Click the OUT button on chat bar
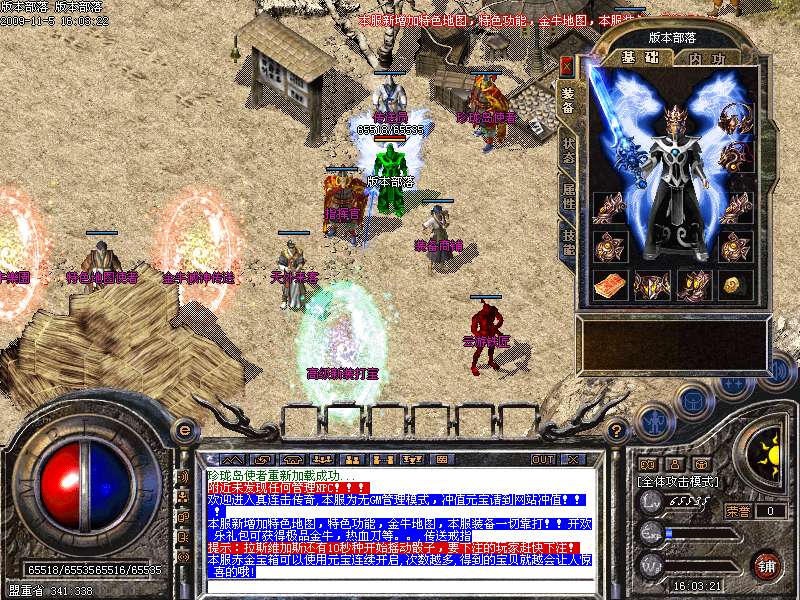The width and height of the screenshot is (800, 600). click(543, 459)
